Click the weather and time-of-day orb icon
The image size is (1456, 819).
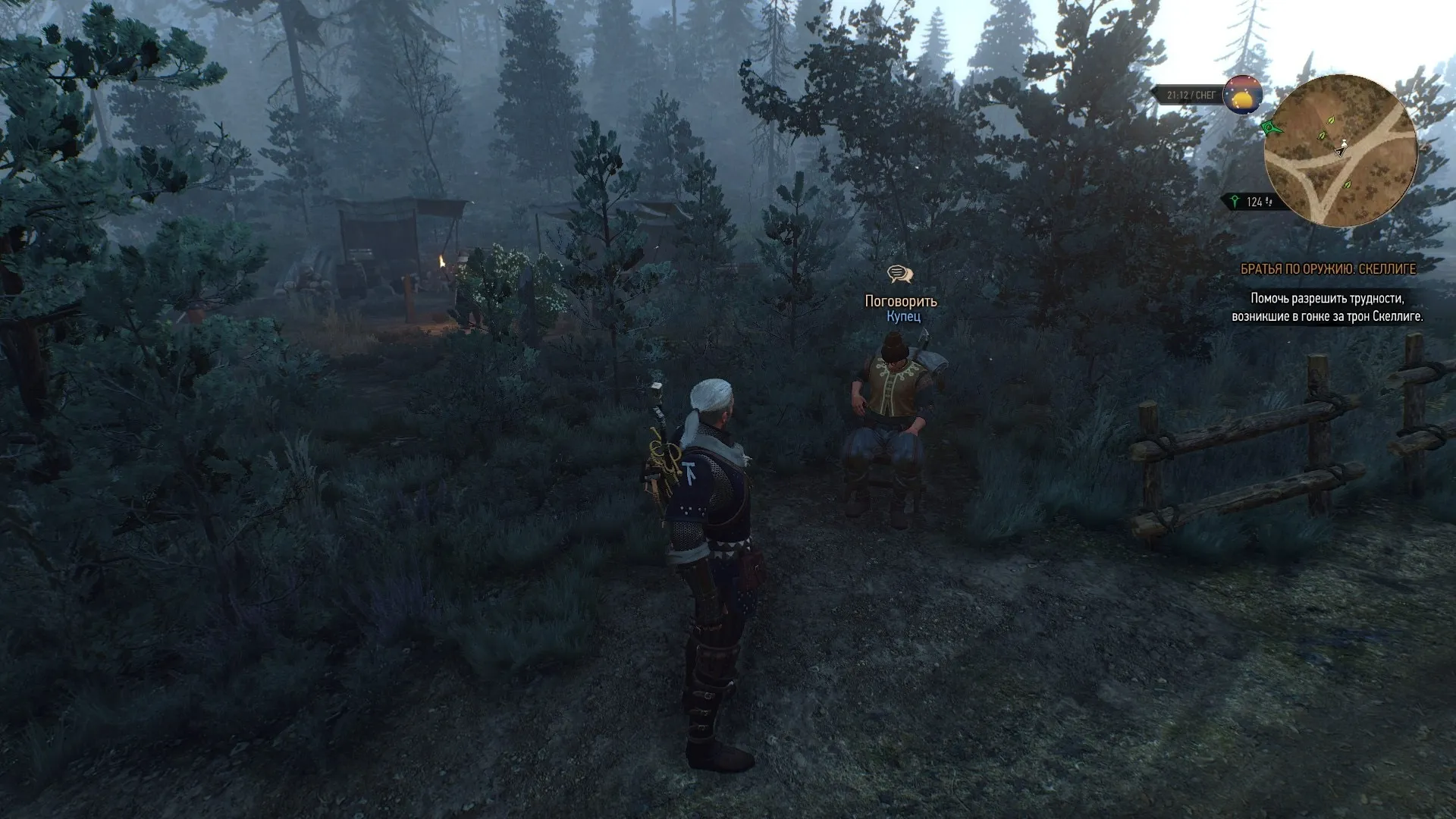[x=1242, y=96]
